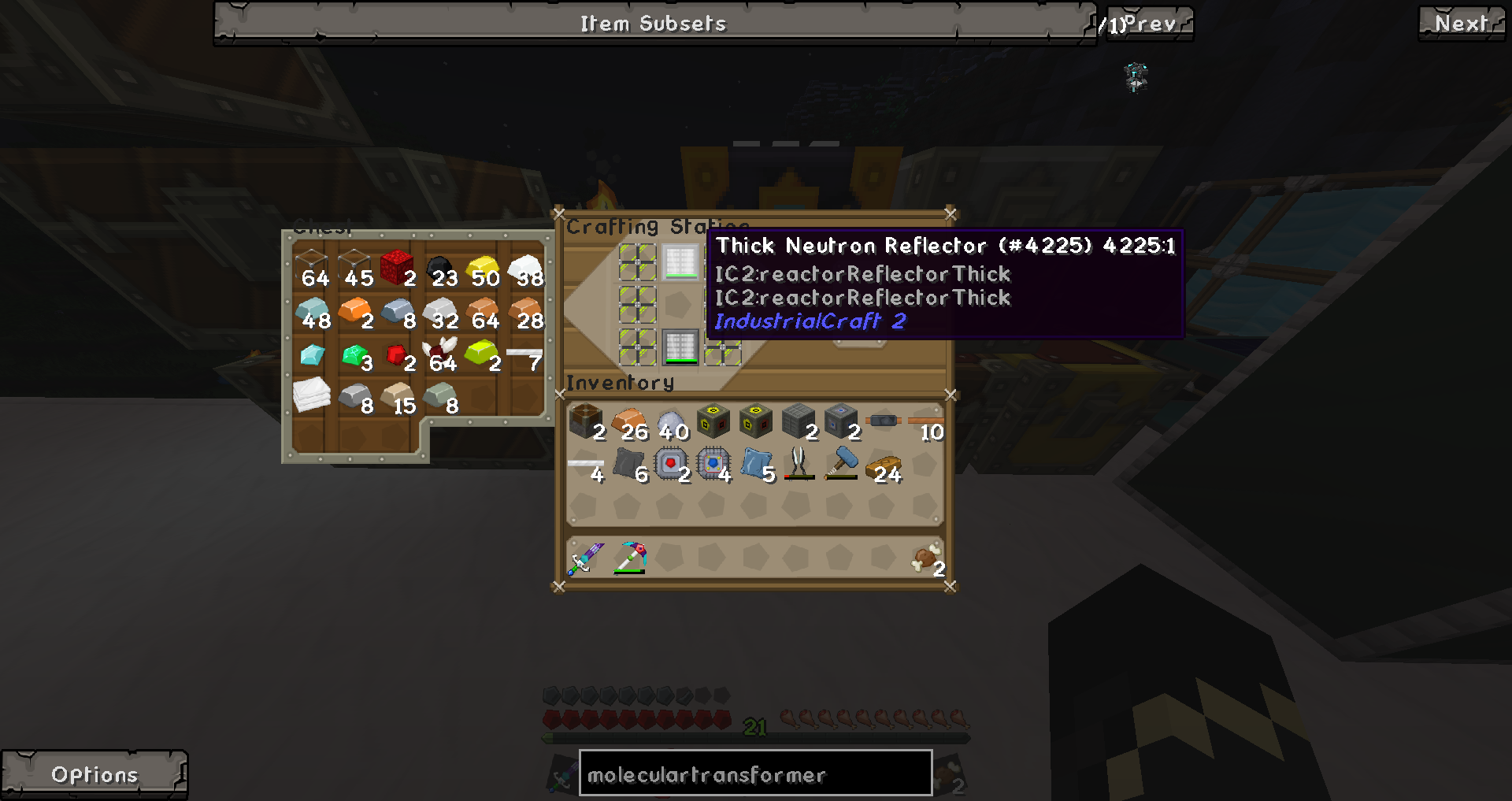
Task: Take the stack of 23 coal
Action: click(x=439, y=270)
